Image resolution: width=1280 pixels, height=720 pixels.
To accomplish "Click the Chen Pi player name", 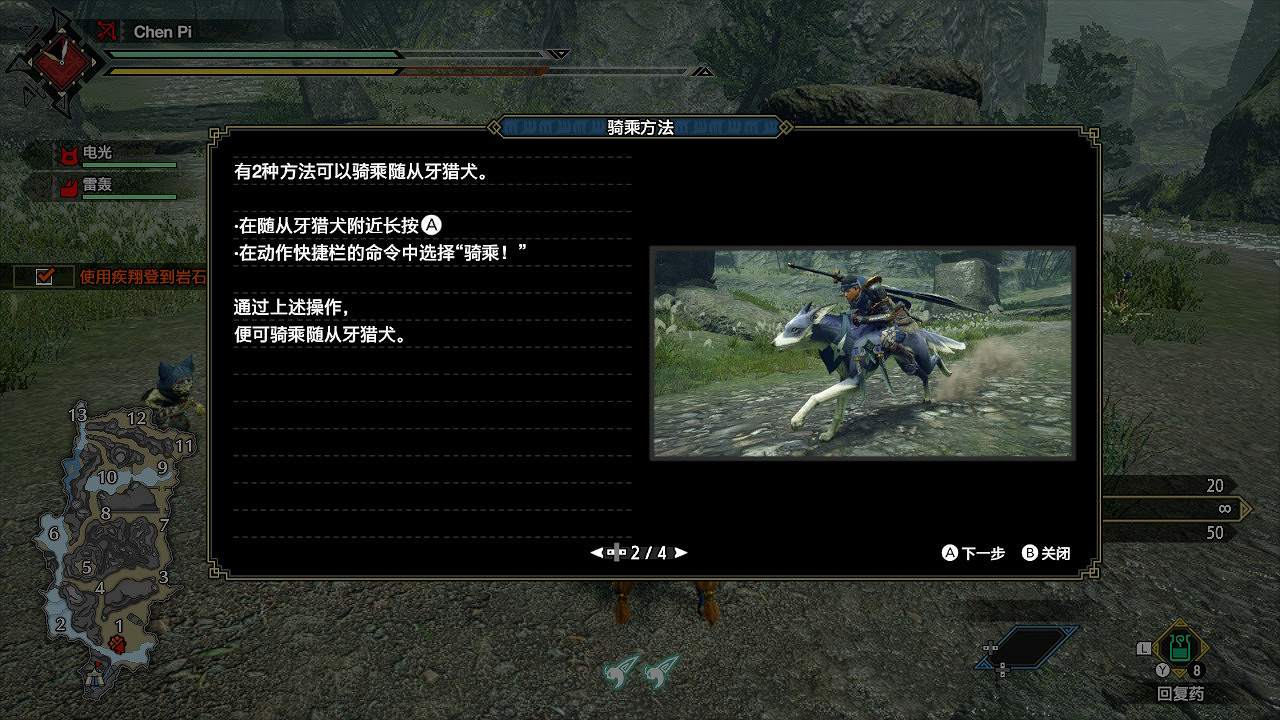I will pyautogui.click(x=163, y=31).
